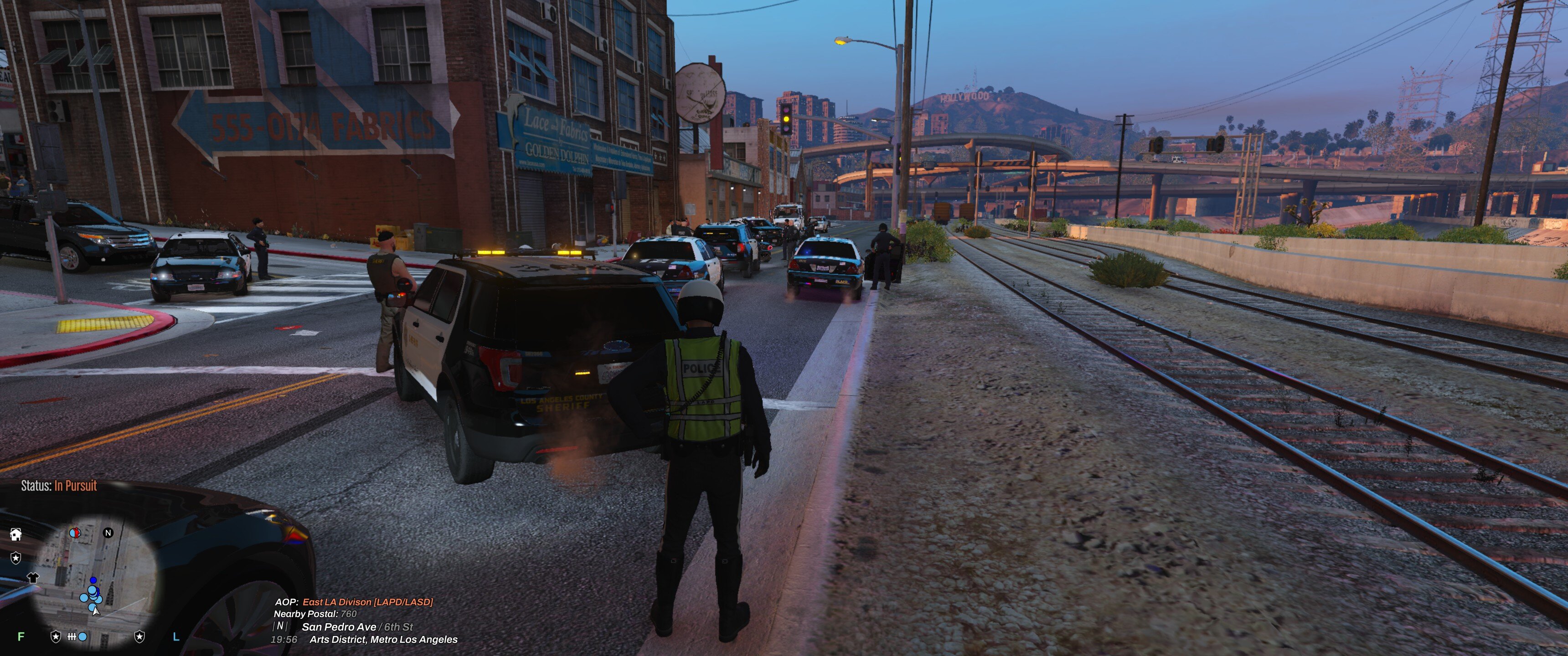Viewport: 1568px width, 656px height.
Task: Click the white player arrow on the minimap
Action: (96, 610)
